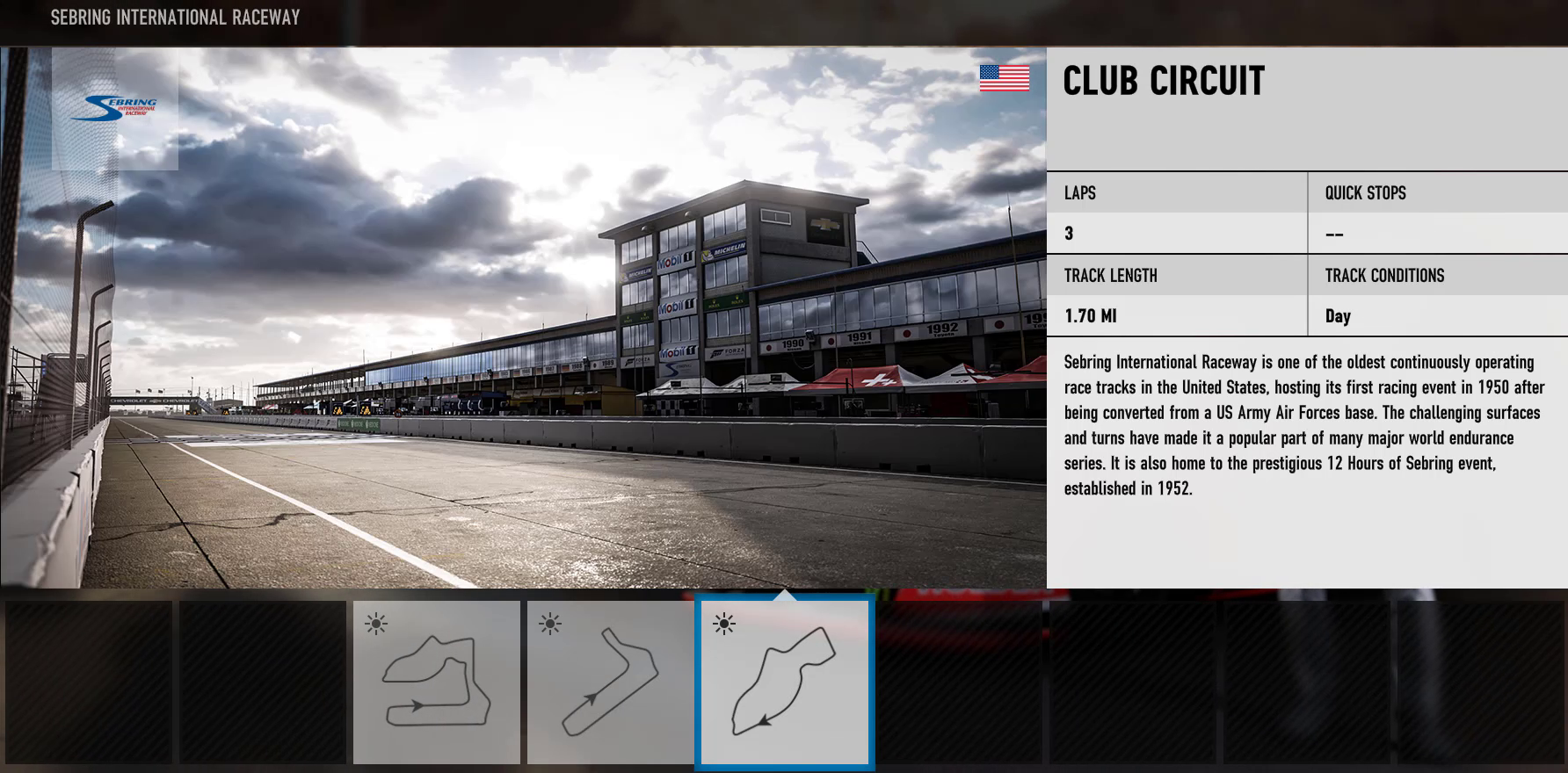The width and height of the screenshot is (1568, 773).
Task: Click the Sebring International Raceway logo
Action: tap(115, 107)
